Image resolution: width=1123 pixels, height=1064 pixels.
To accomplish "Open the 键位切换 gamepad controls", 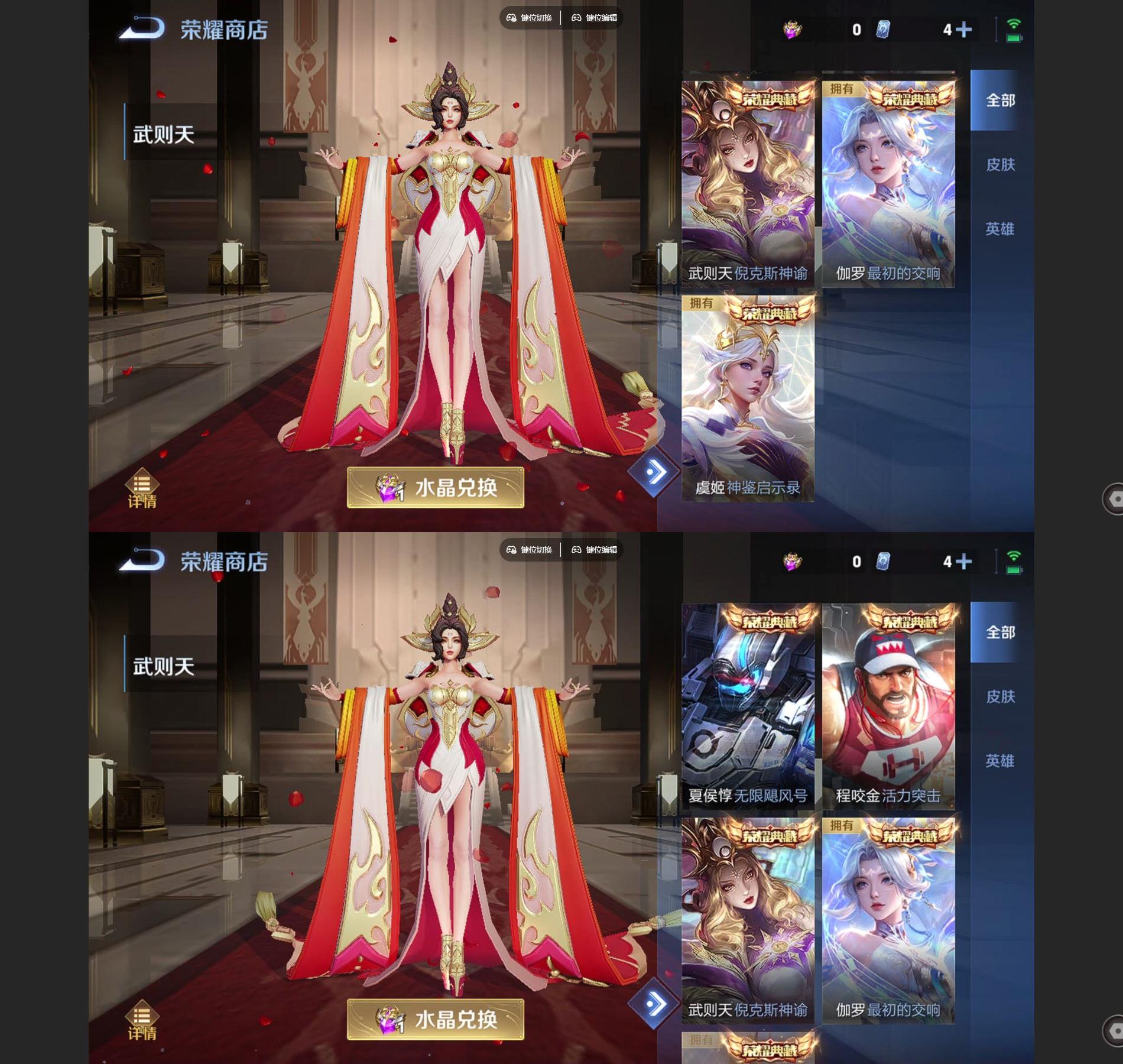I will click(530, 18).
